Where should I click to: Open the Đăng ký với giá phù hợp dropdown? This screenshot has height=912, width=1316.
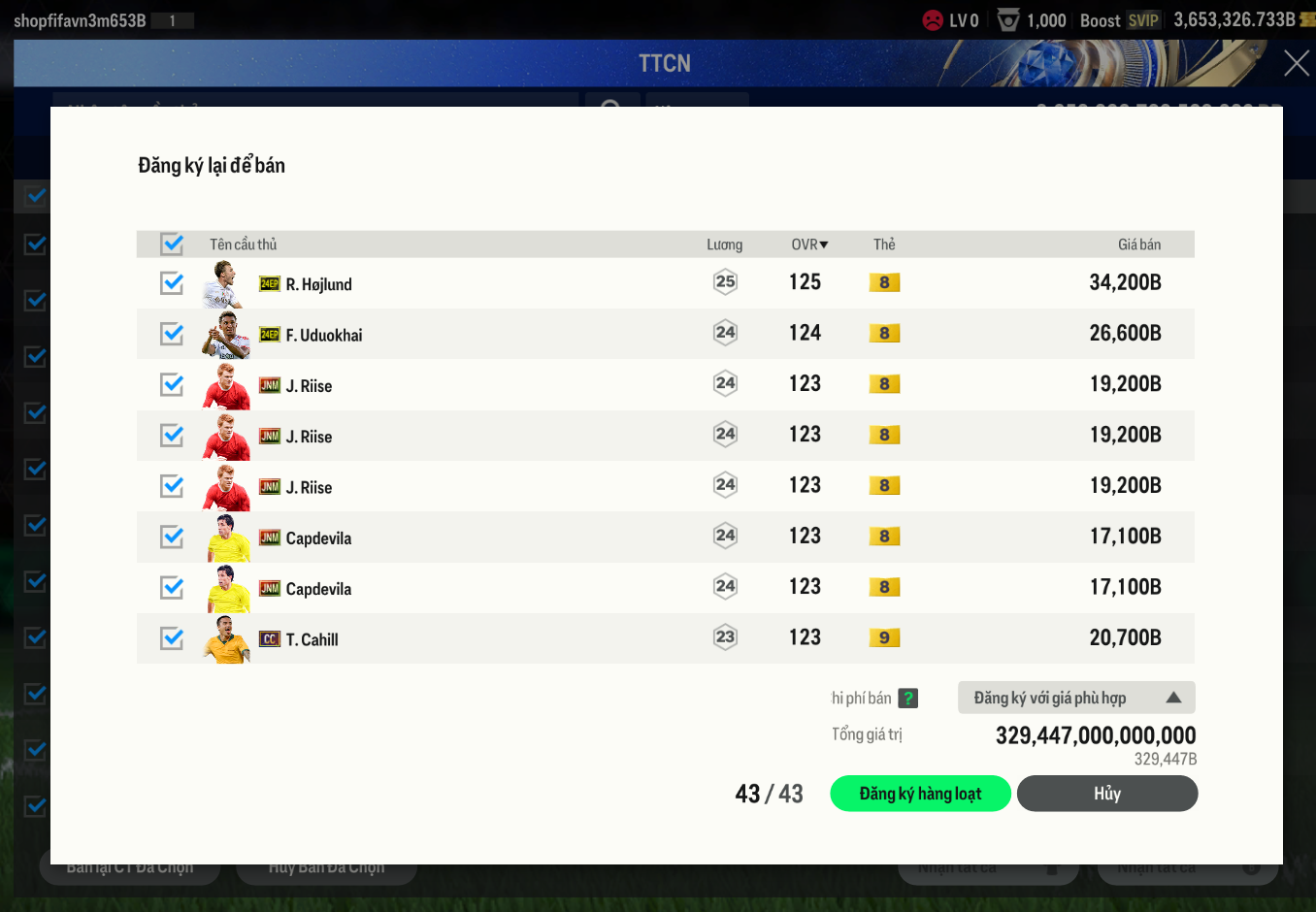click(1075, 698)
